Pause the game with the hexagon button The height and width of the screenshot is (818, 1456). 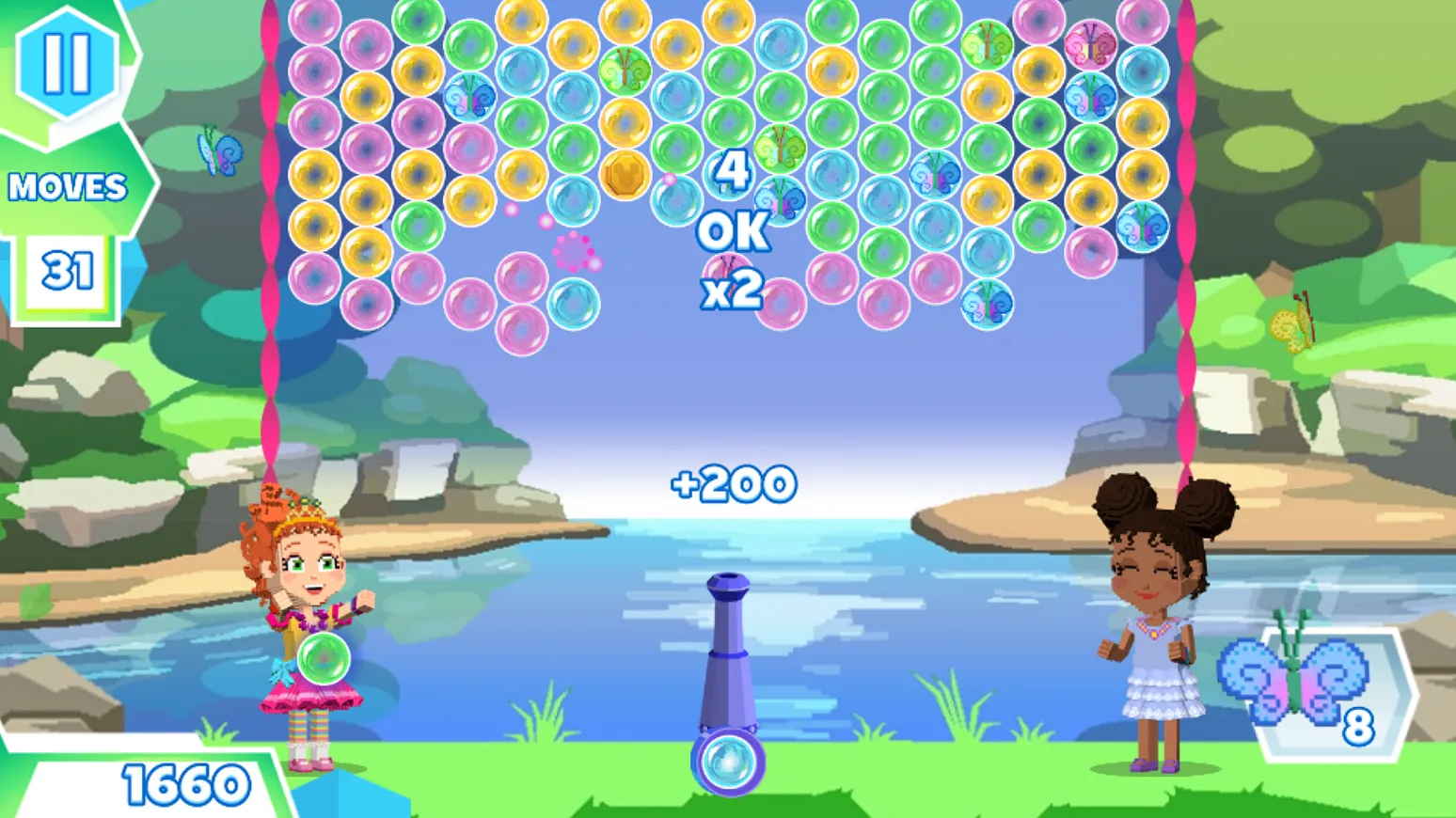[67, 62]
